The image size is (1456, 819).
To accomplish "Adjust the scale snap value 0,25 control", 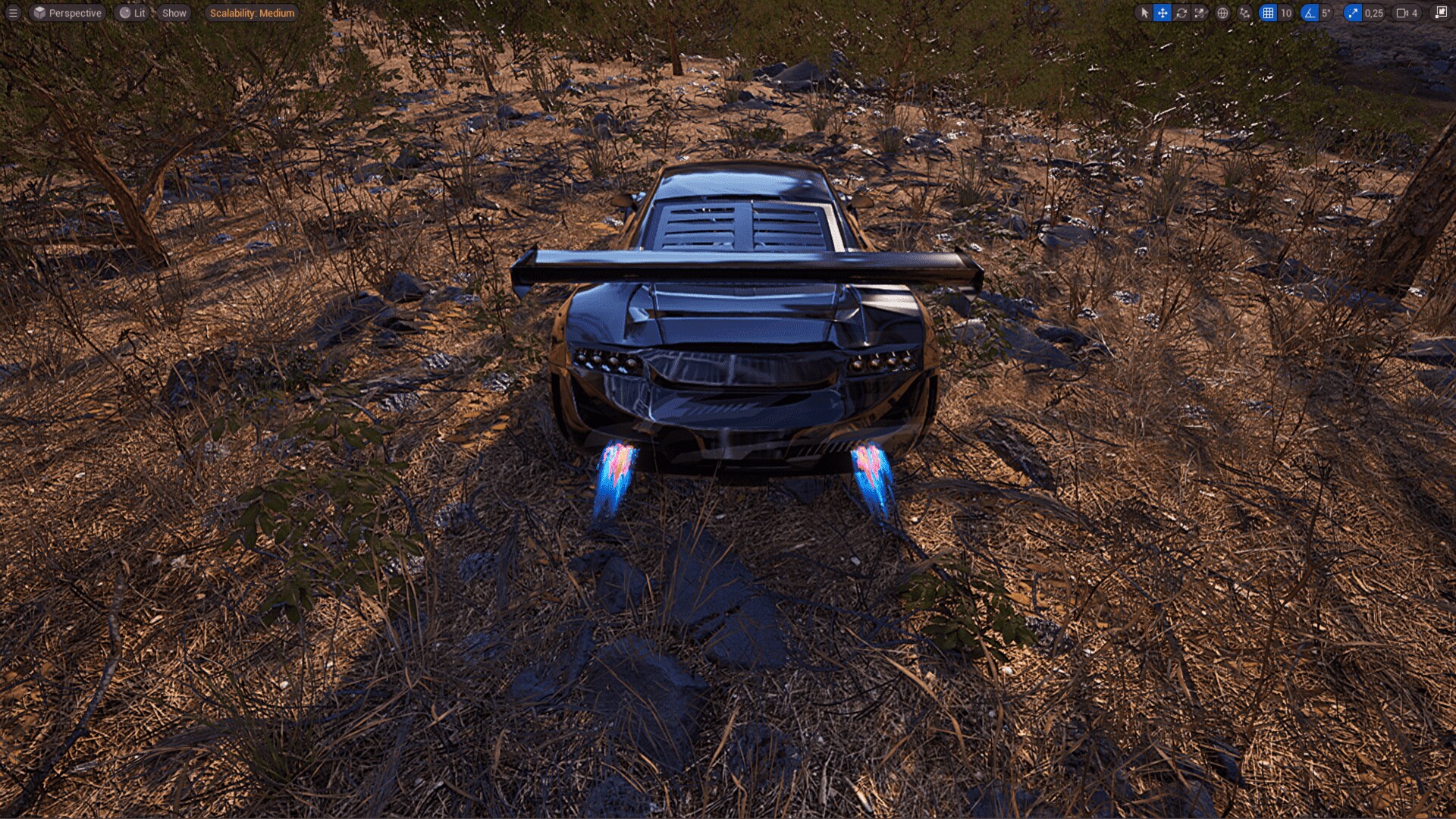I will click(x=1373, y=13).
